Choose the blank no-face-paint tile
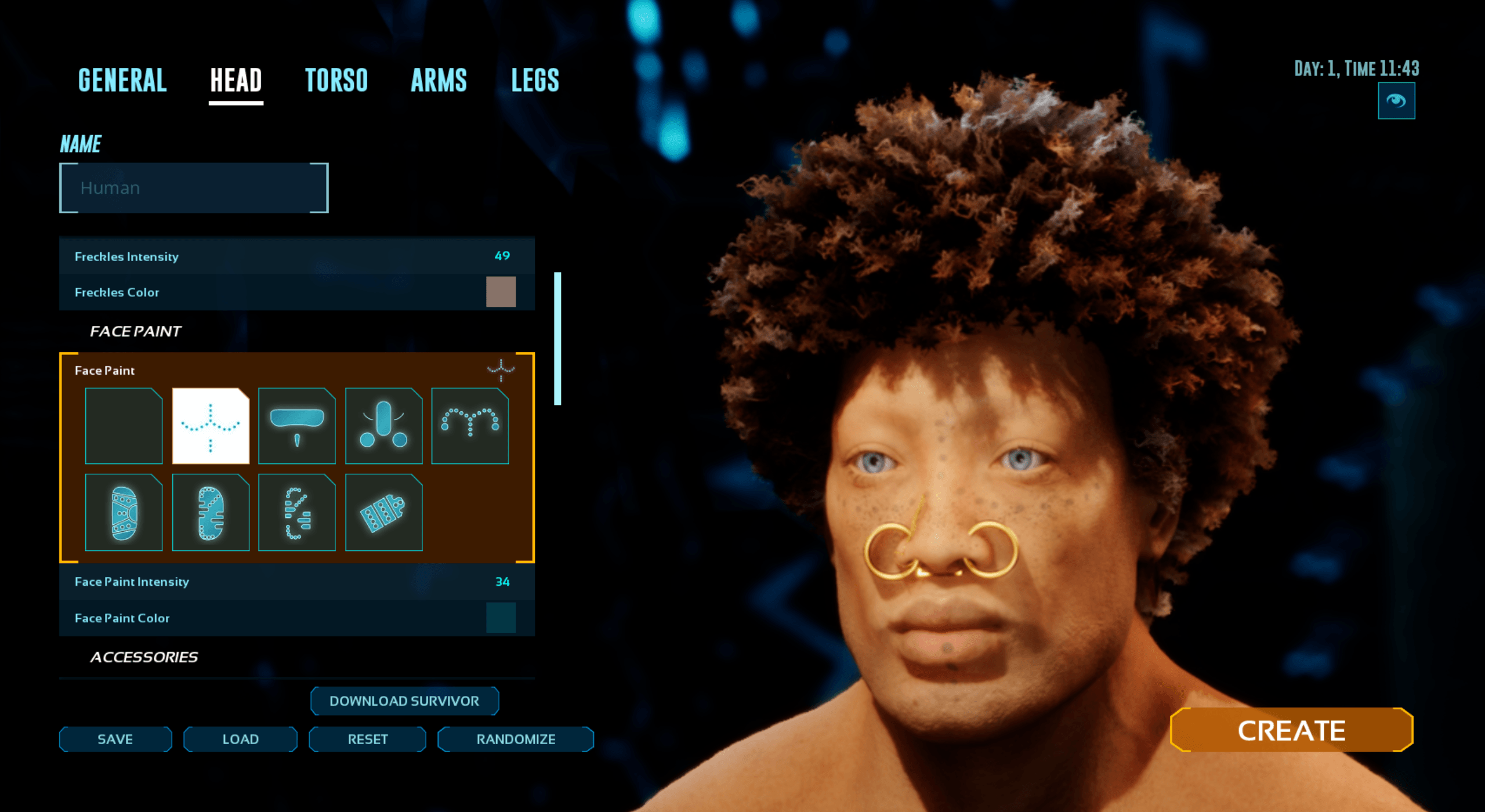 pyautogui.click(x=124, y=426)
